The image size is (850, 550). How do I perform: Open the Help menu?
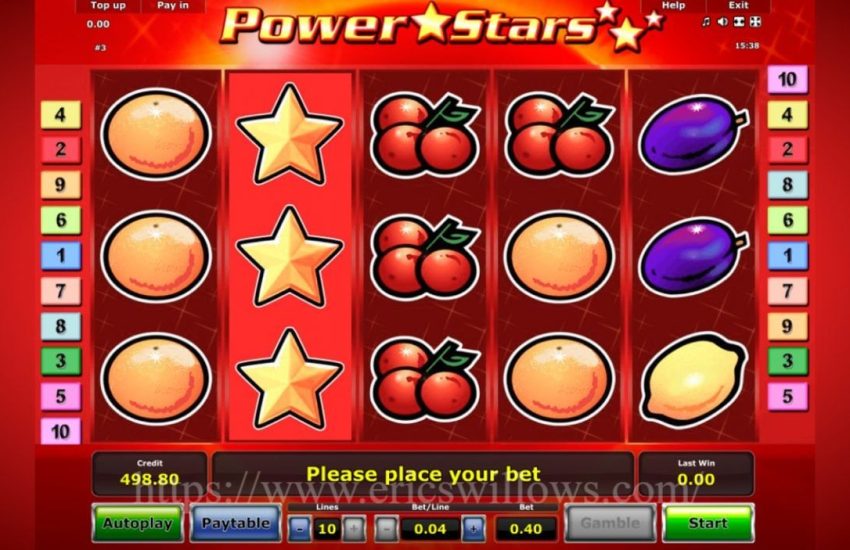click(x=673, y=6)
